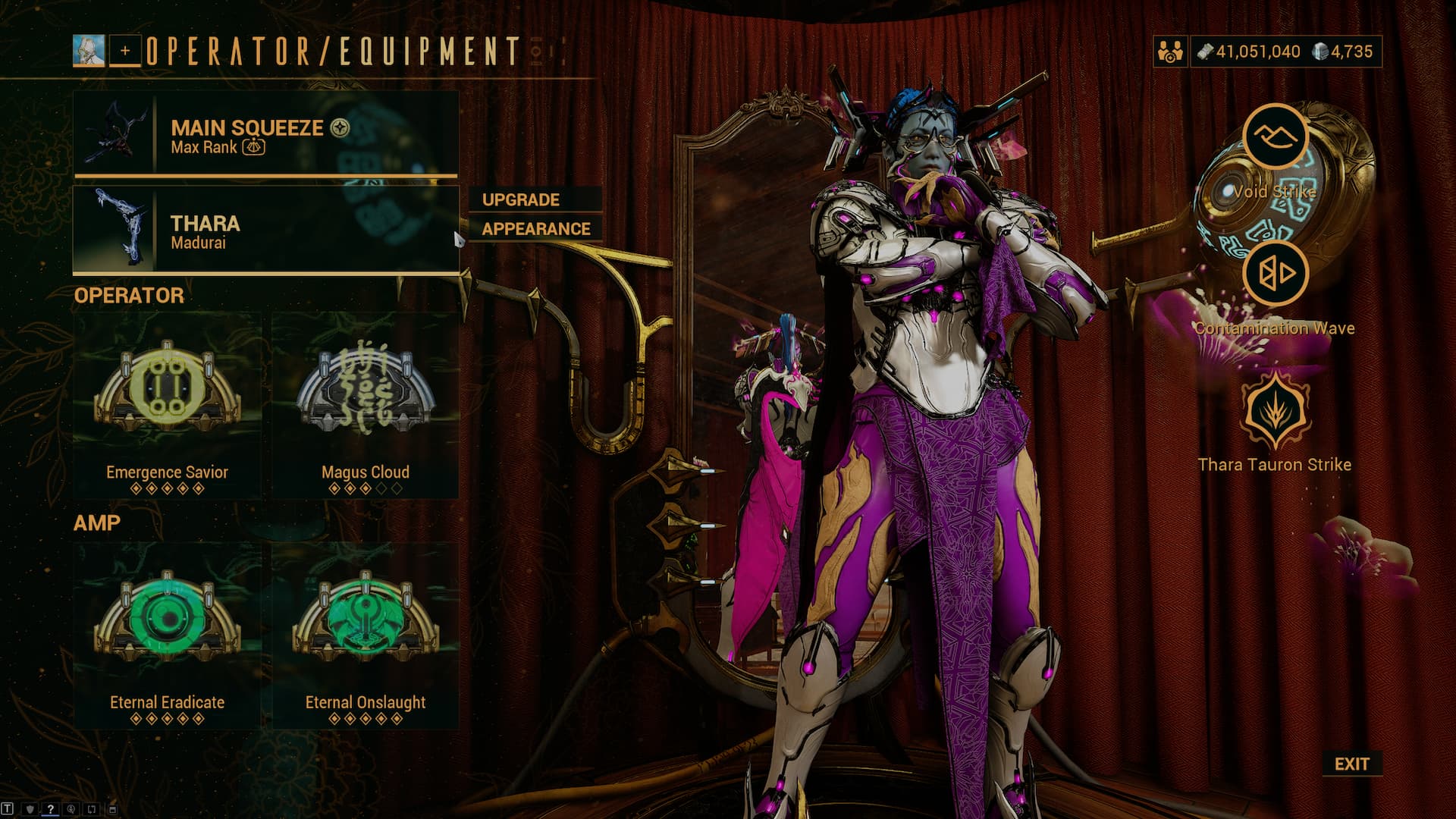The height and width of the screenshot is (819, 1456).
Task: Click the Contamination Wave ability icon
Action: pyautogui.click(x=1275, y=273)
